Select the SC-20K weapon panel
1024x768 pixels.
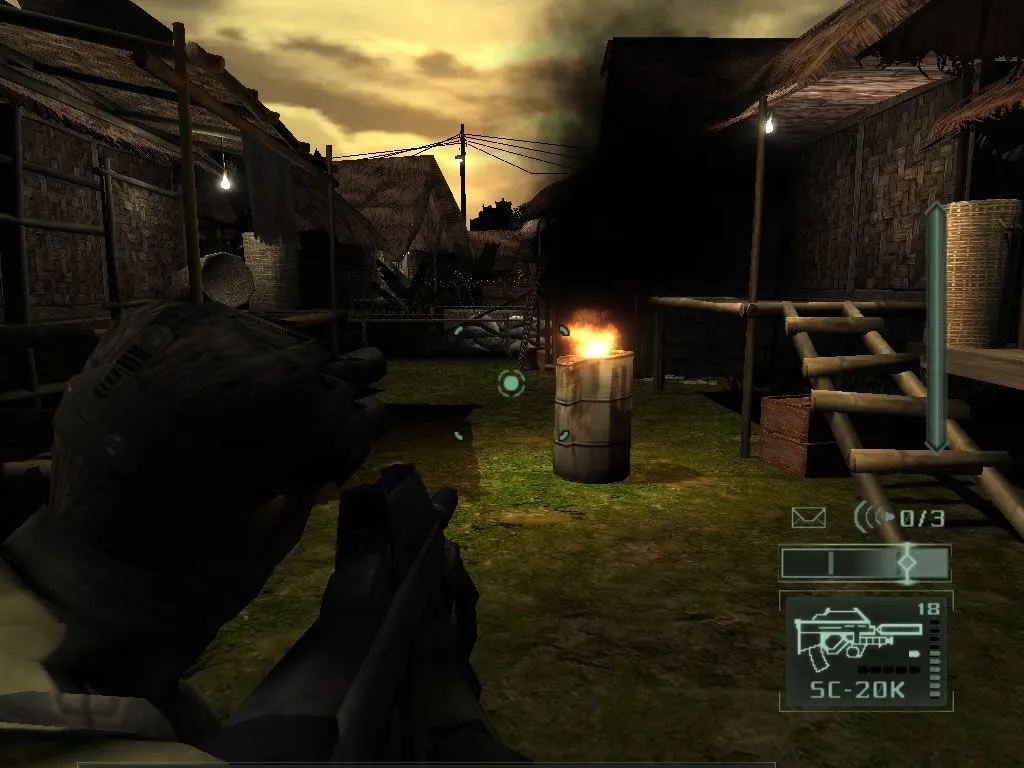pos(866,651)
